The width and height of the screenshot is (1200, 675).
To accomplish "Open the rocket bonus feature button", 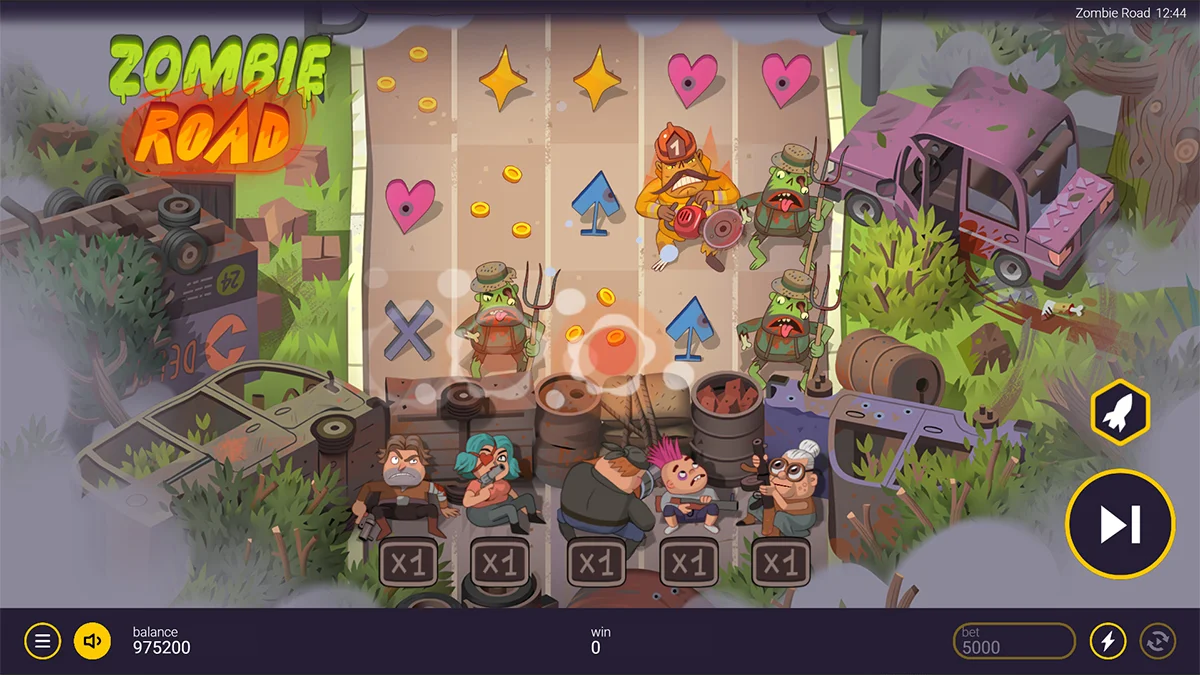I will [1119, 412].
